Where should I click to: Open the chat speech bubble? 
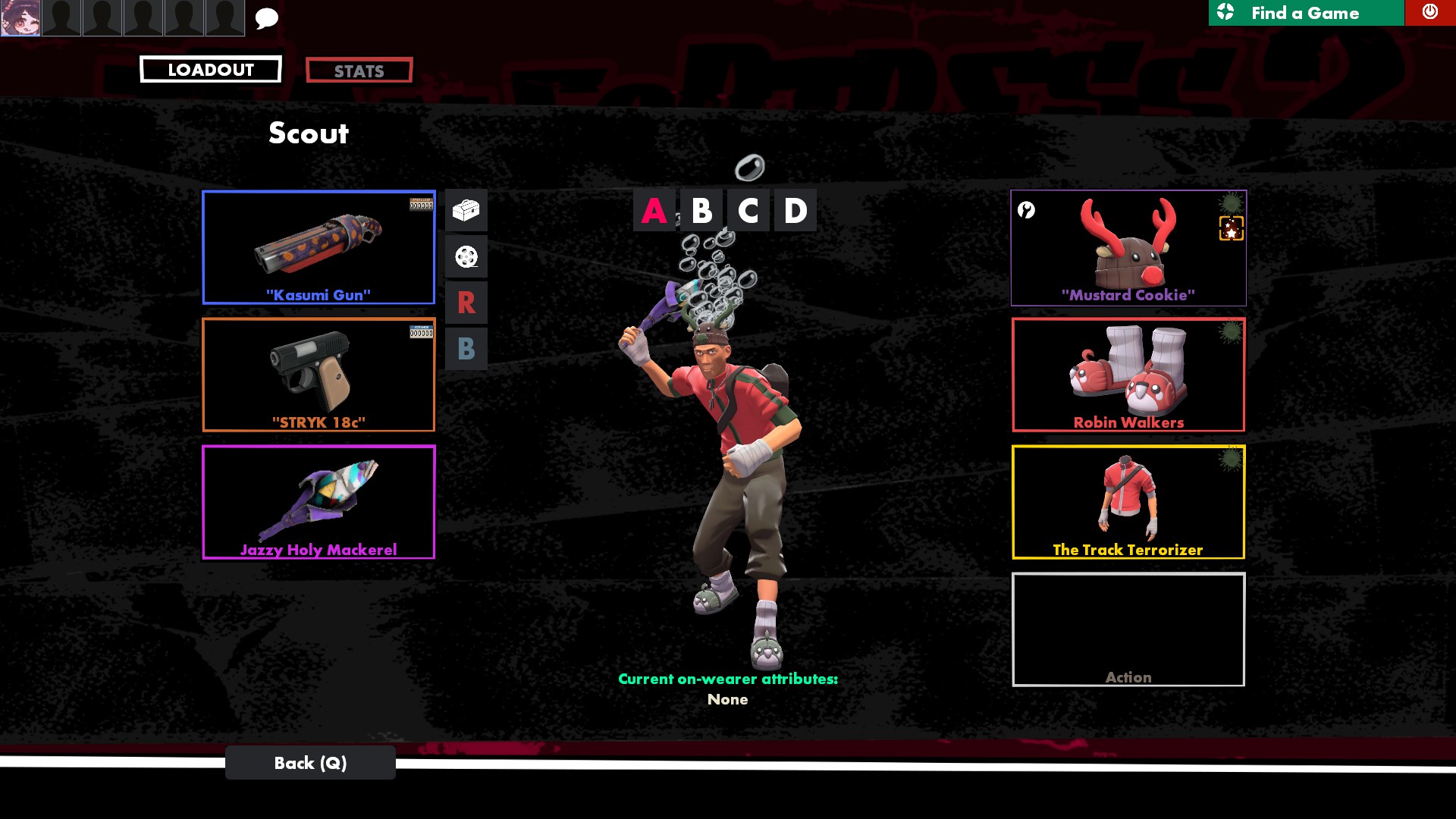266,18
